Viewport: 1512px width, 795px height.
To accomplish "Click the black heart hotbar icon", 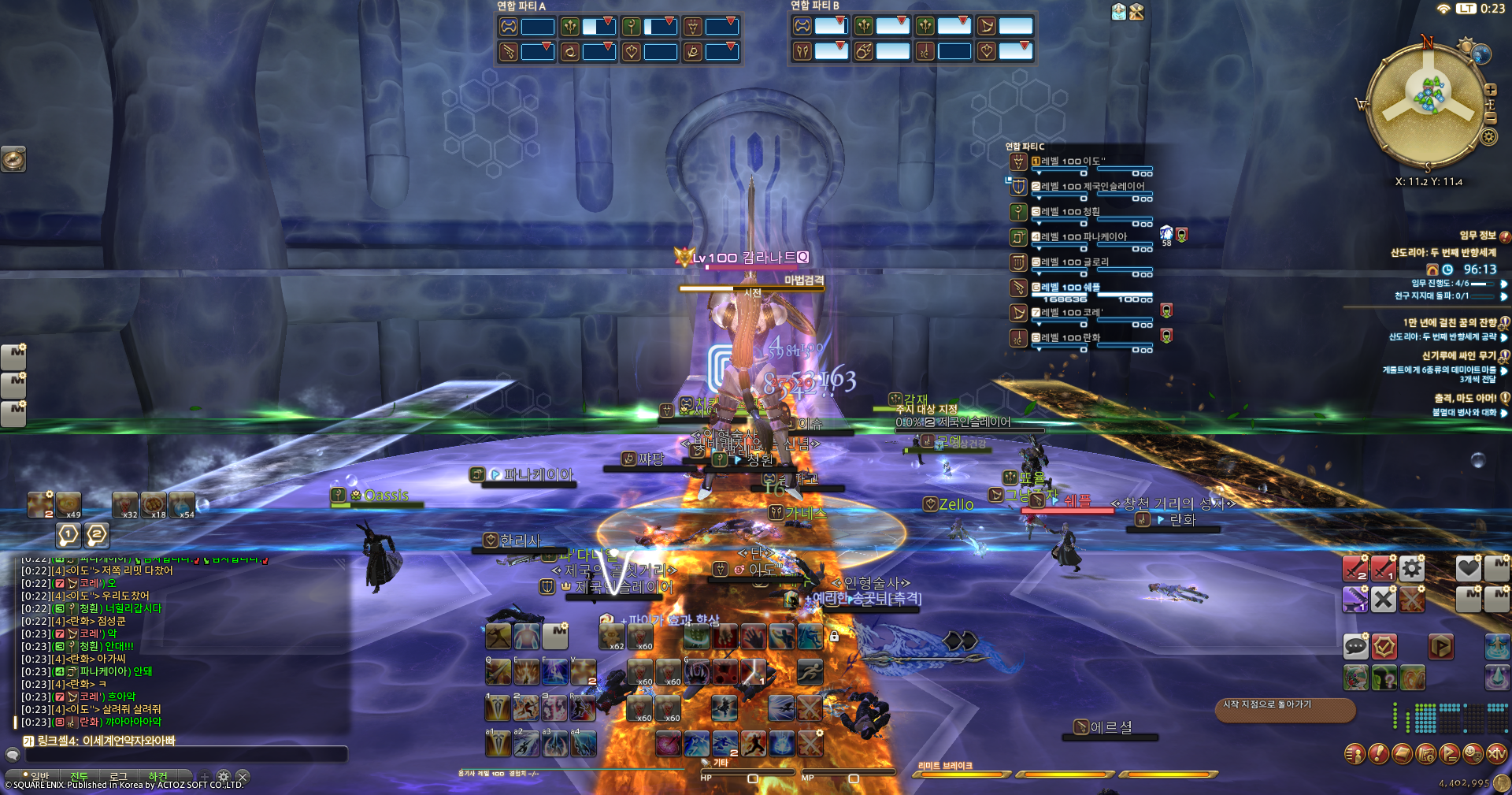I will click(1468, 568).
